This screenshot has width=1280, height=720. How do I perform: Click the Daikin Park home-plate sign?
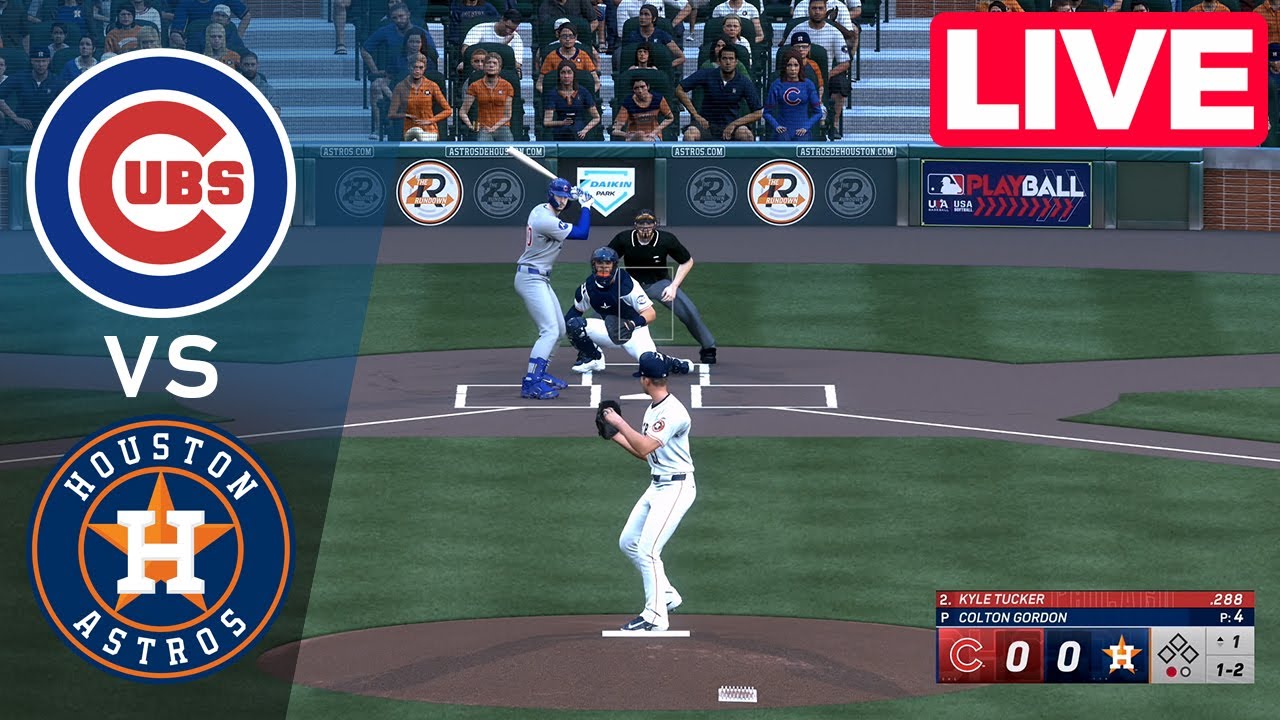pyautogui.click(x=606, y=192)
